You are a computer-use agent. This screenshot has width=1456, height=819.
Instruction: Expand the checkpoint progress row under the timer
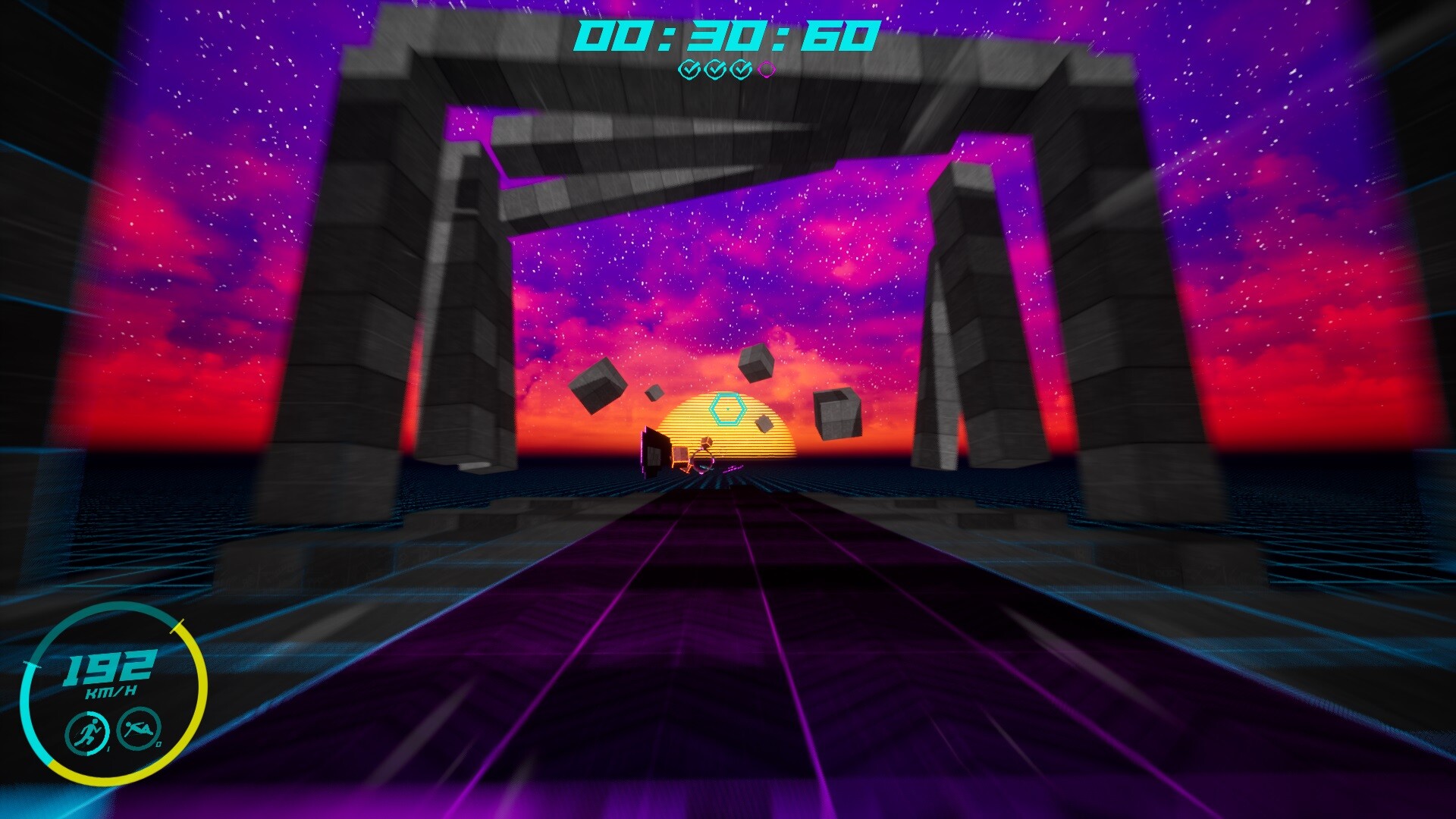coord(726,69)
